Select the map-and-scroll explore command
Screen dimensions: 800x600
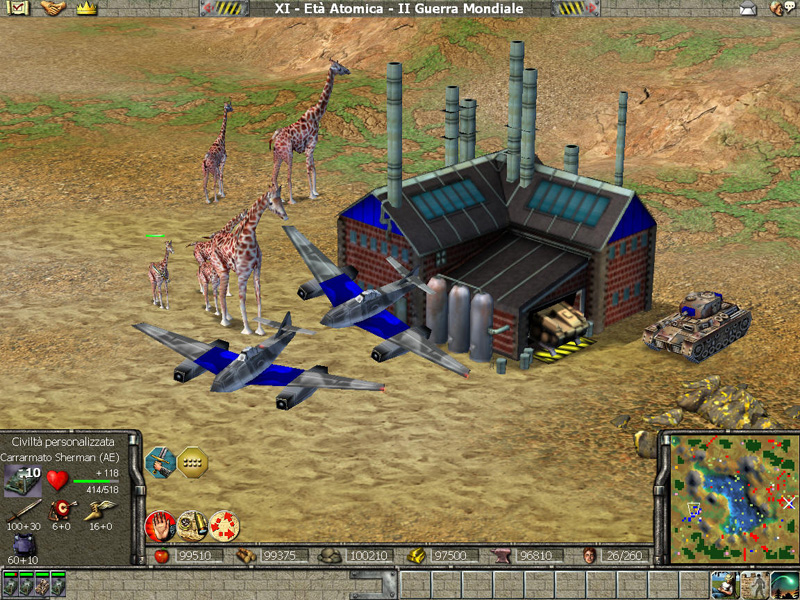click(192, 523)
